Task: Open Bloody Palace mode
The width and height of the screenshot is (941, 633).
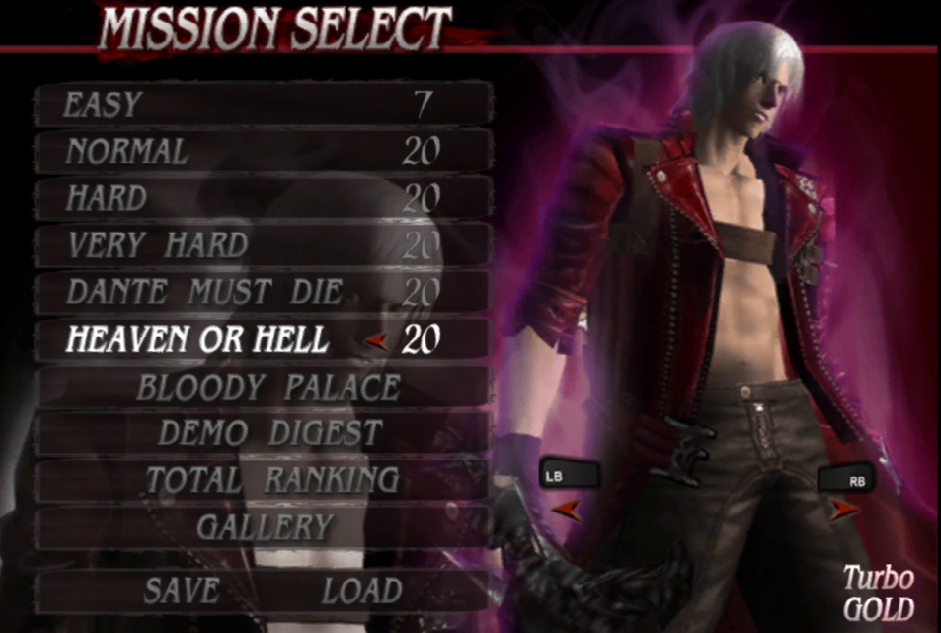Action: pos(268,387)
